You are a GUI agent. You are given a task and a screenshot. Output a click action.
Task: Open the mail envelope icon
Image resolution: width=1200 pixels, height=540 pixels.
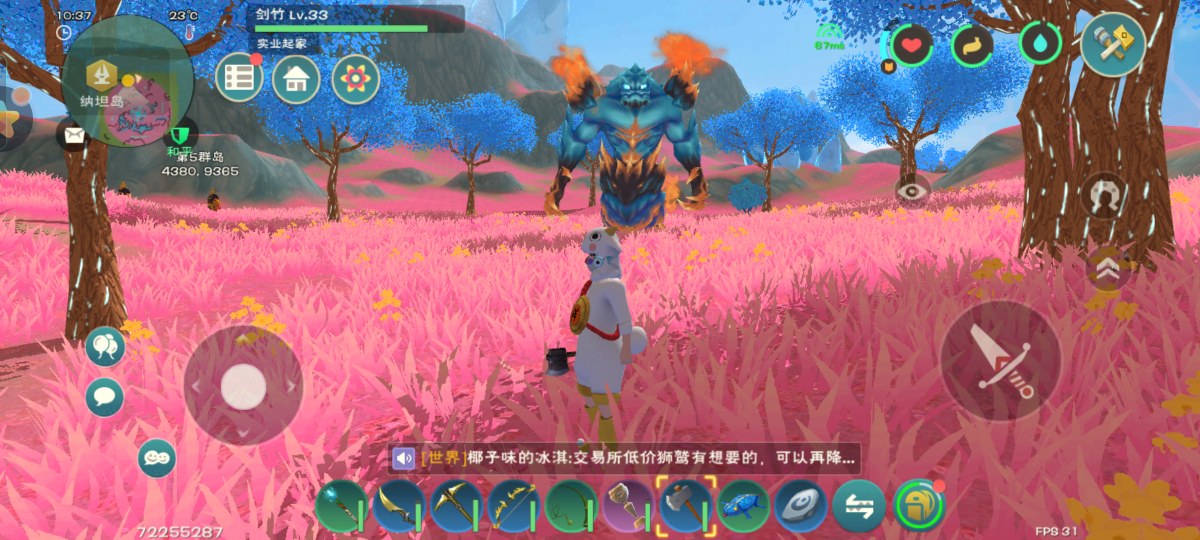pyautogui.click(x=74, y=133)
